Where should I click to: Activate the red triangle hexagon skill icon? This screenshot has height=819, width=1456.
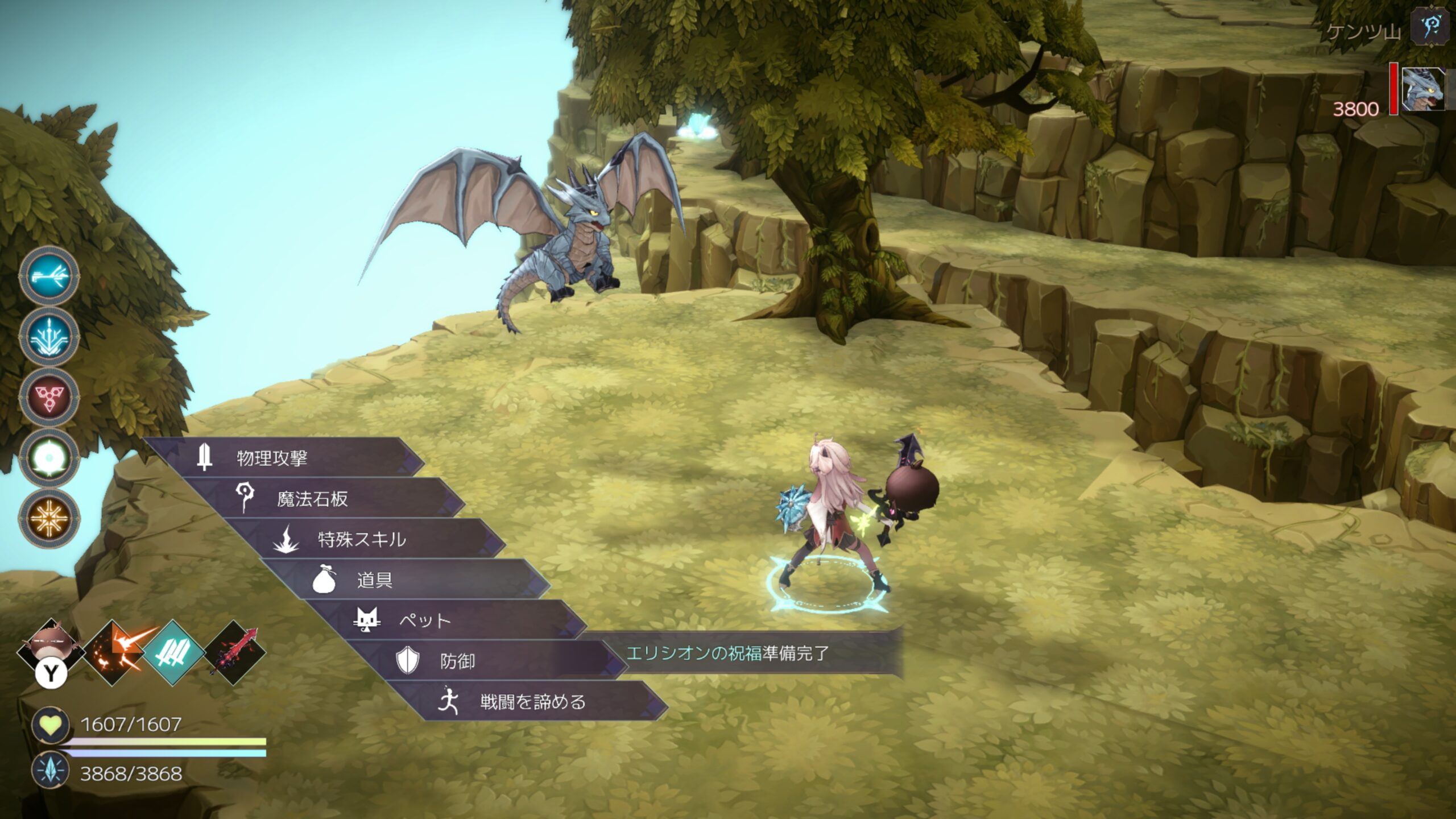(x=49, y=396)
